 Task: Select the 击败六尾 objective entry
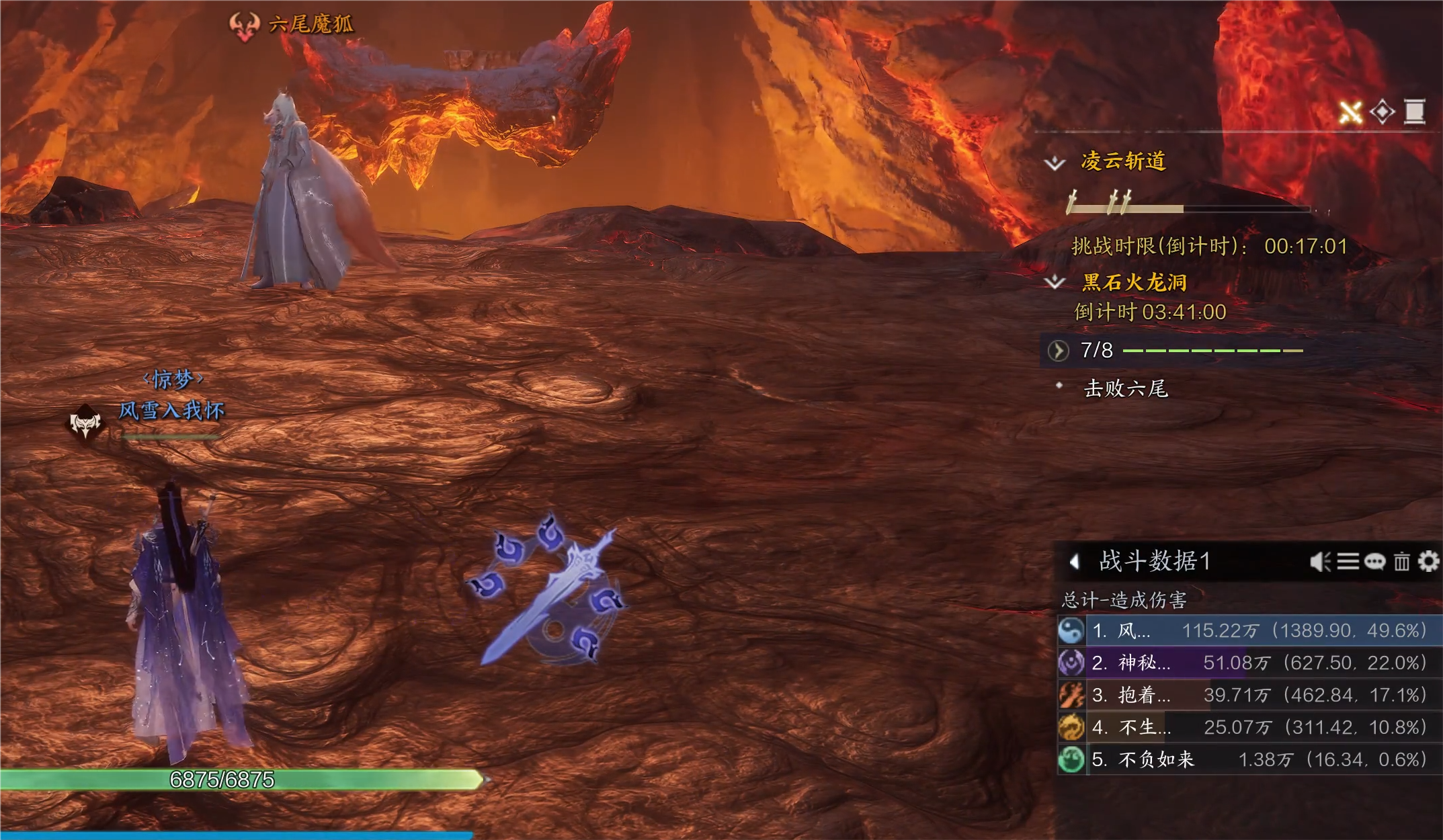point(1126,388)
